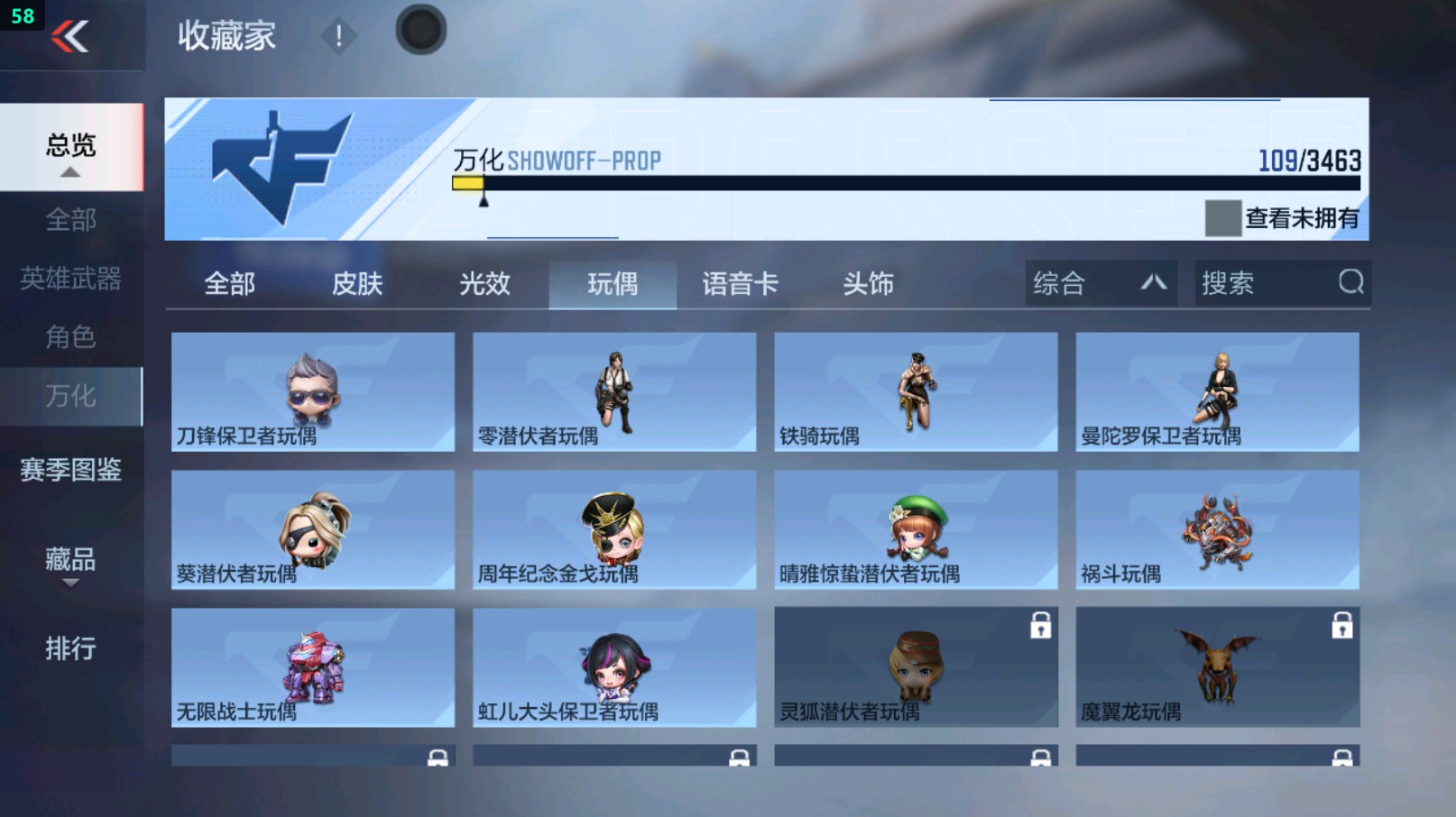
Task: Click the lock icon on the bottom partially visible card
Action: tap(439, 757)
